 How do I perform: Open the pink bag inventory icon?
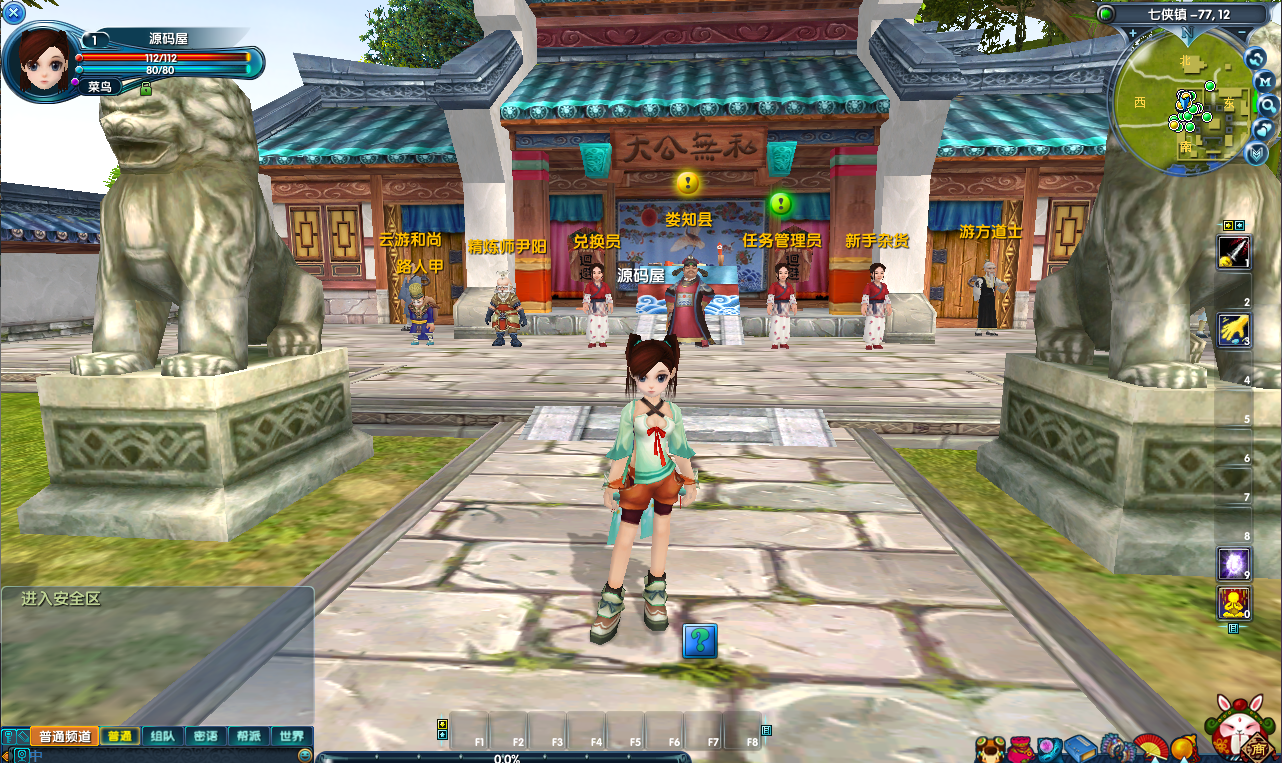1022,748
